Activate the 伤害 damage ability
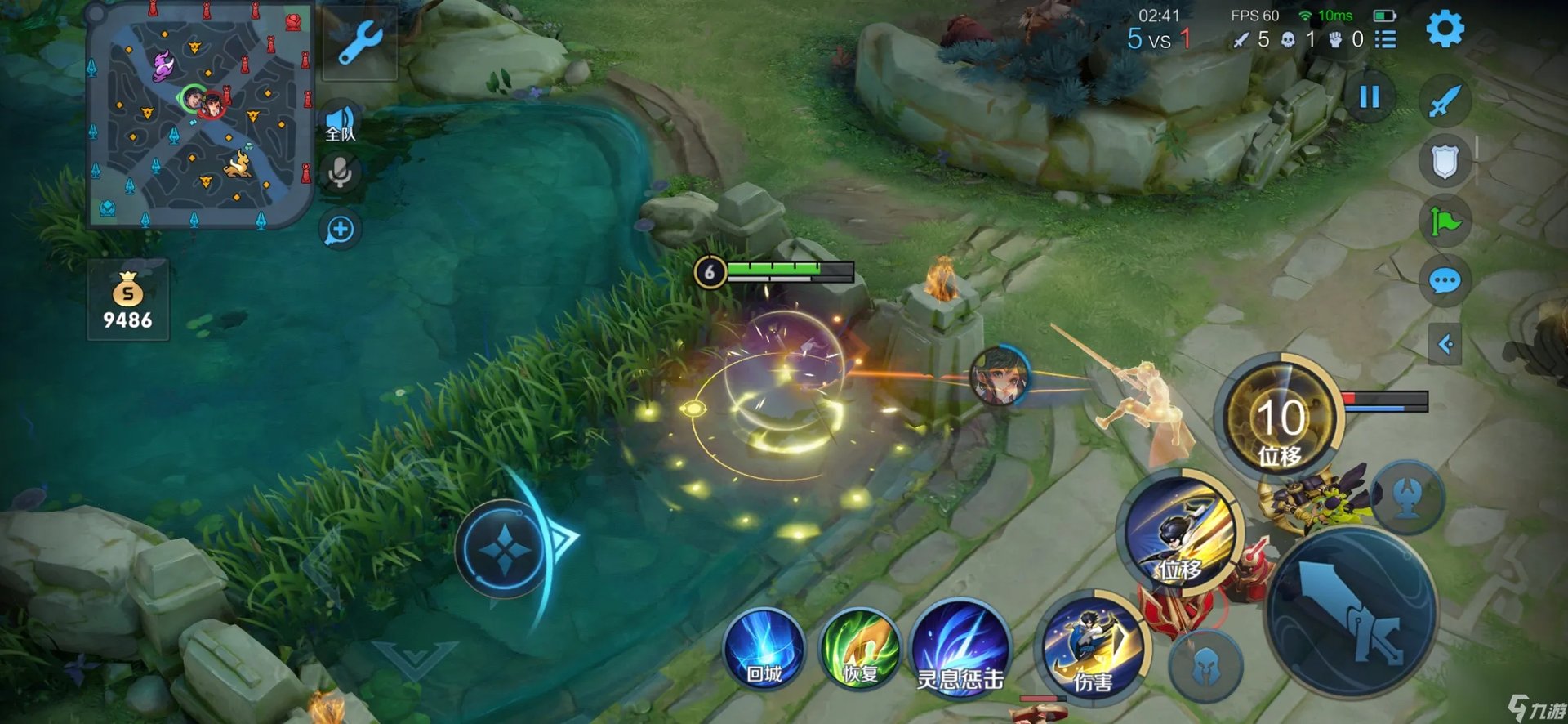 (1091, 648)
